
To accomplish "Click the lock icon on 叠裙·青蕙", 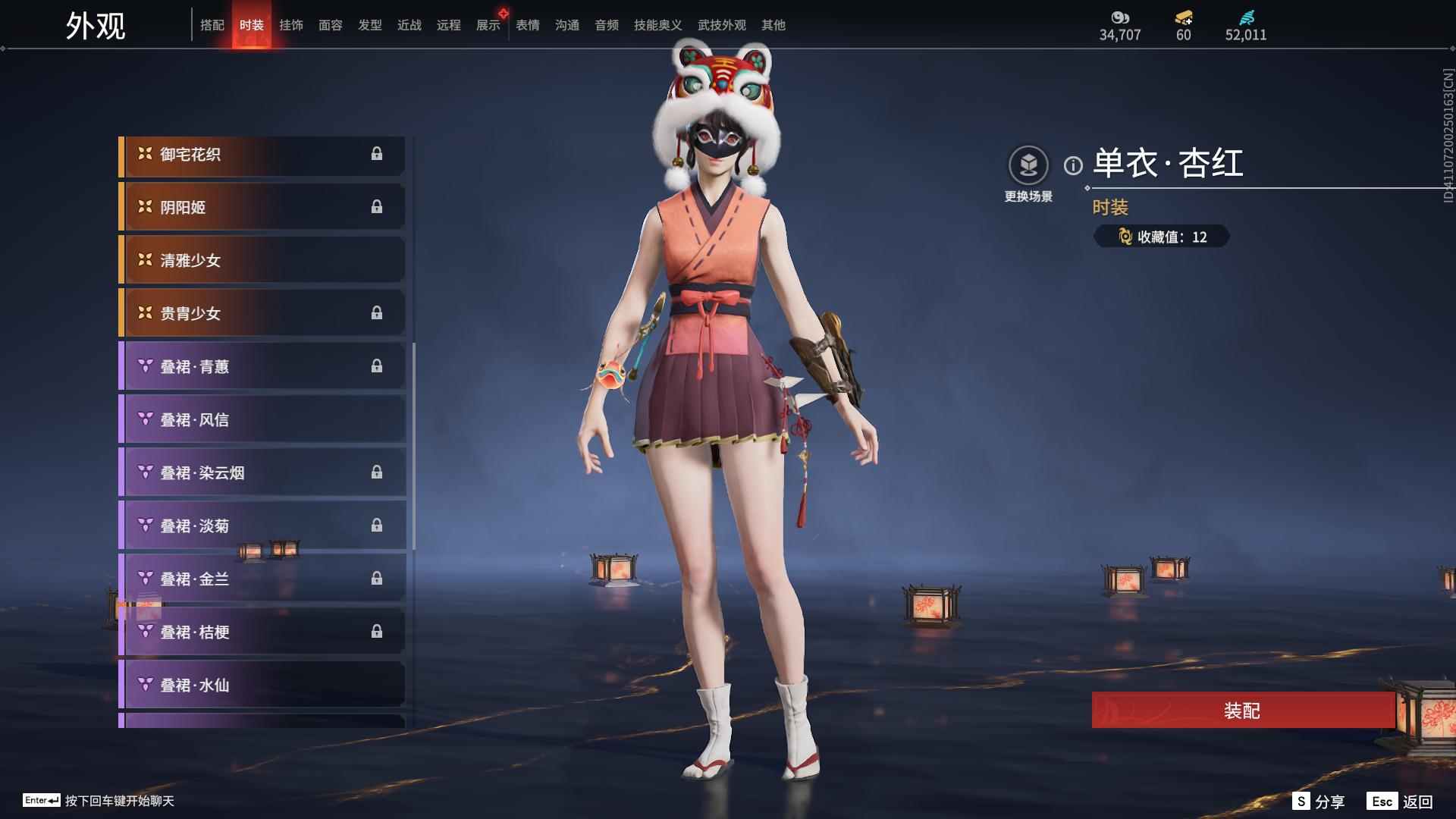I will pyautogui.click(x=378, y=366).
